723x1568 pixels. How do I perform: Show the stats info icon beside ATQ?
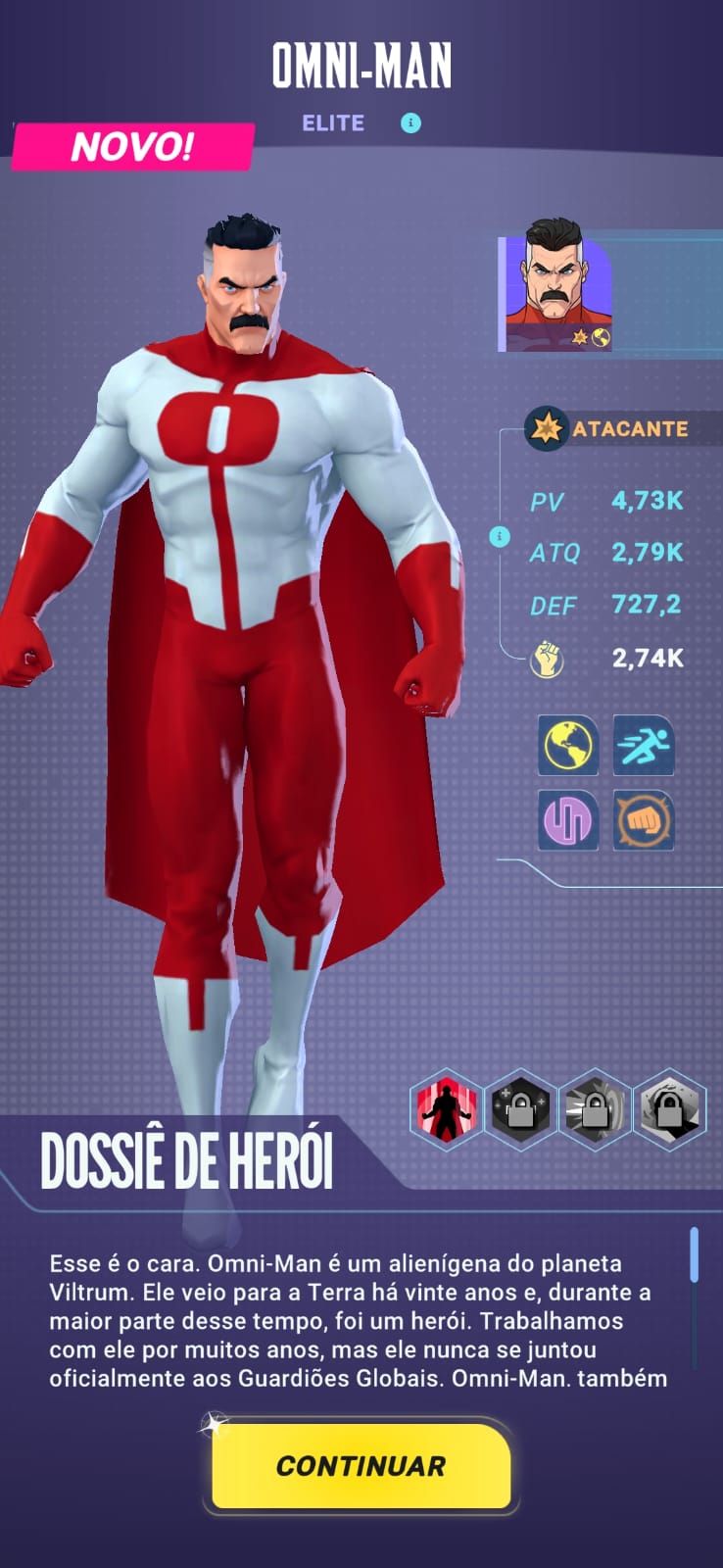pyautogui.click(x=500, y=537)
